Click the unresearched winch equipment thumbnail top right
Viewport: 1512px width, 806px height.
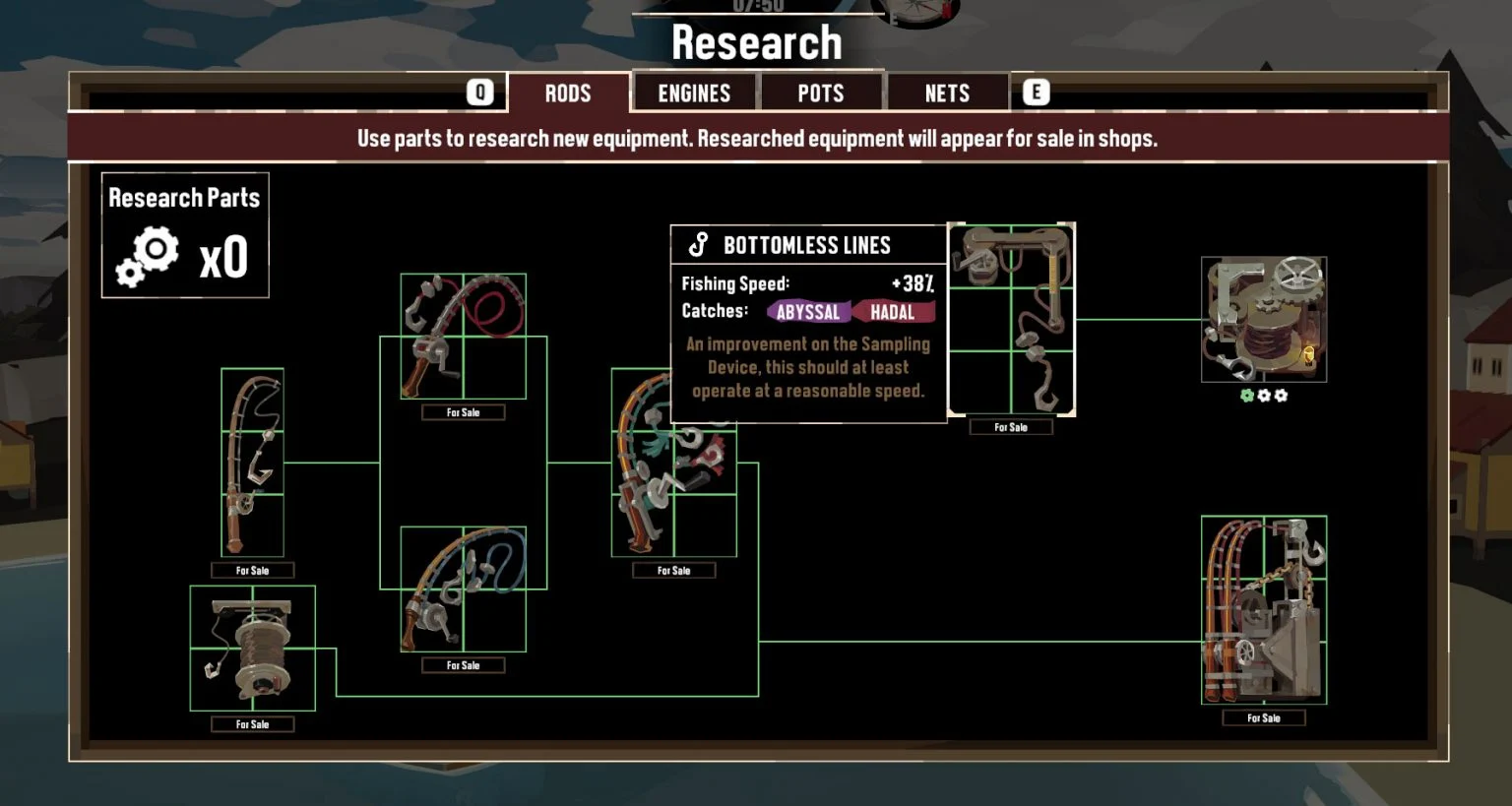[1263, 319]
